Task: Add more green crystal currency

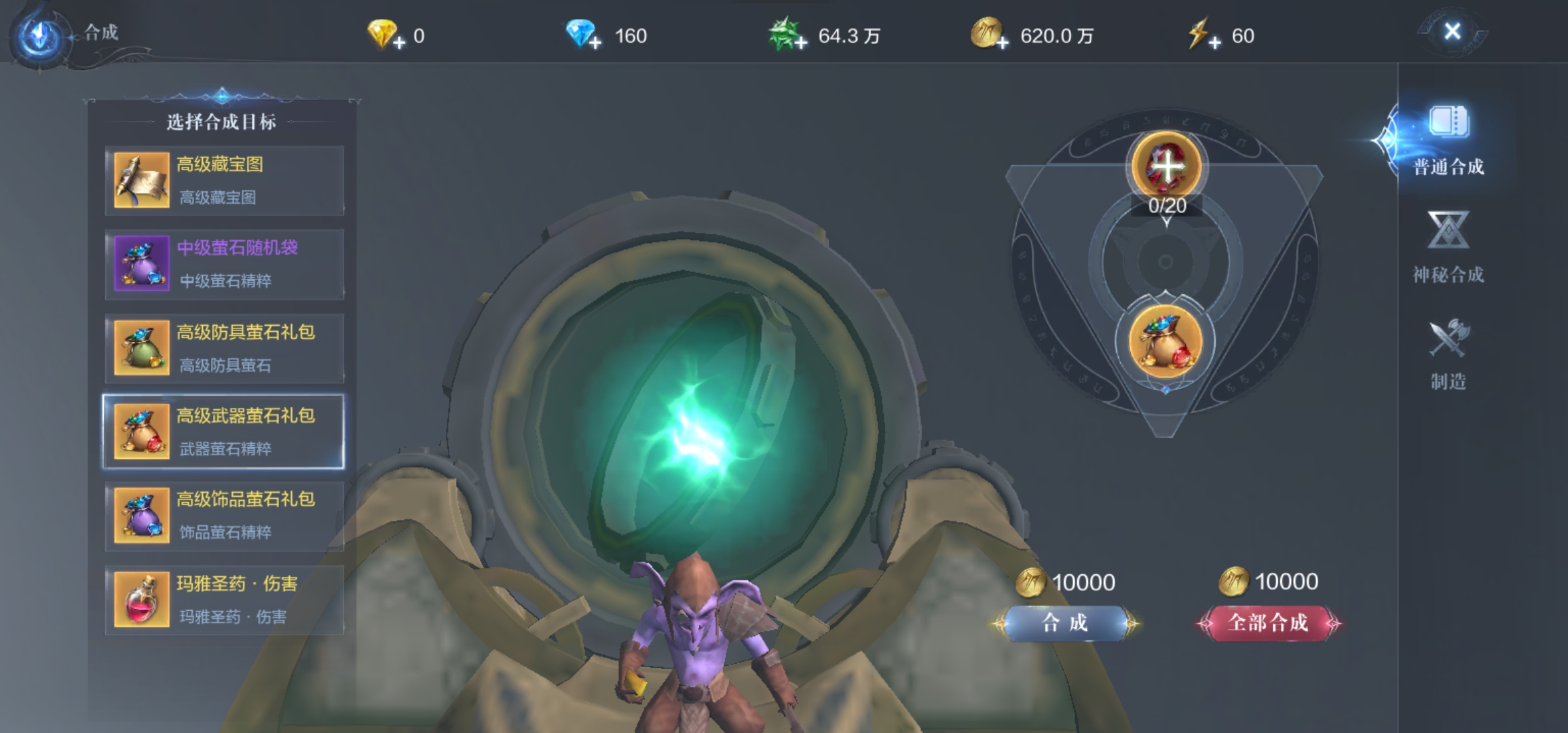Action: pyautogui.click(x=801, y=43)
